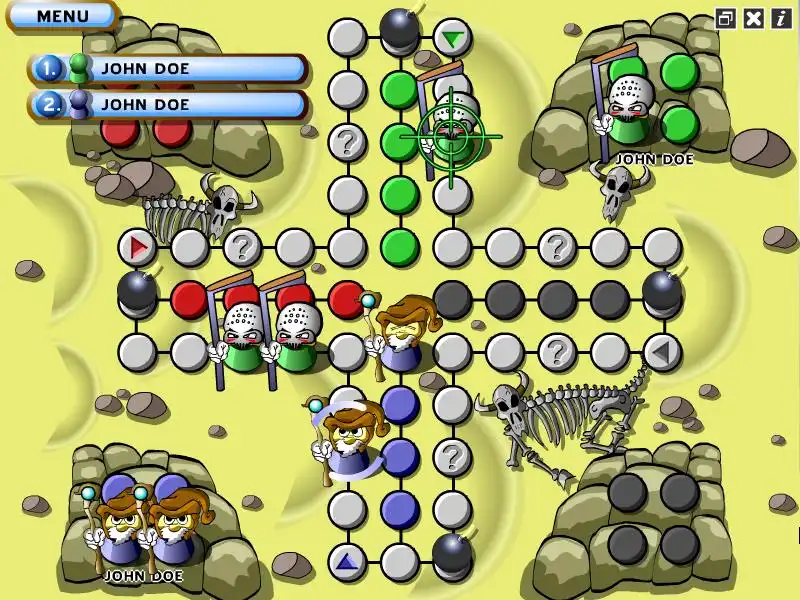Image resolution: width=800 pixels, height=600 pixels.
Task: Open the info 'i' button
Action: click(x=780, y=18)
